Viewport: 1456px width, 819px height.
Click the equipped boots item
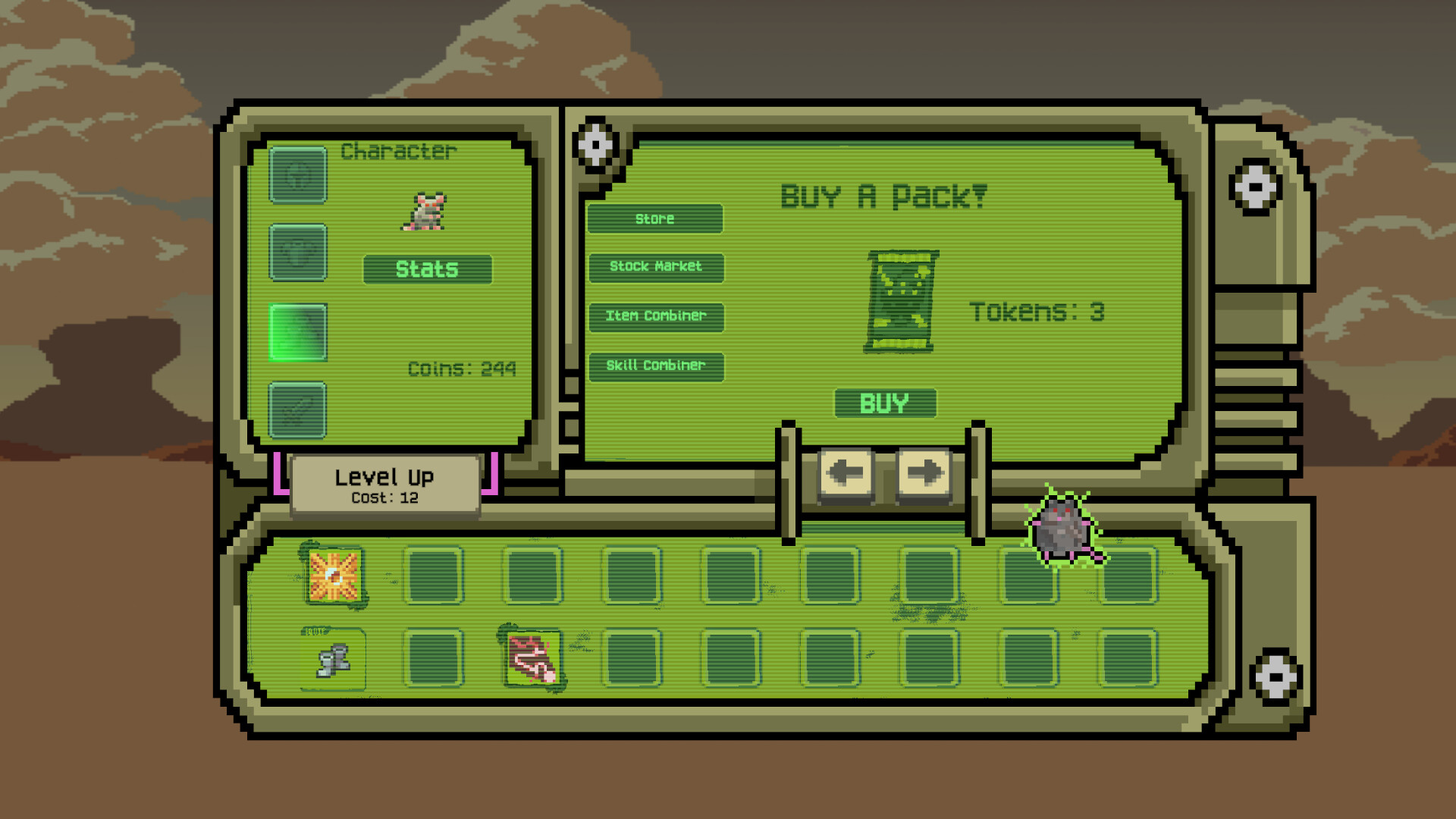coord(334,658)
